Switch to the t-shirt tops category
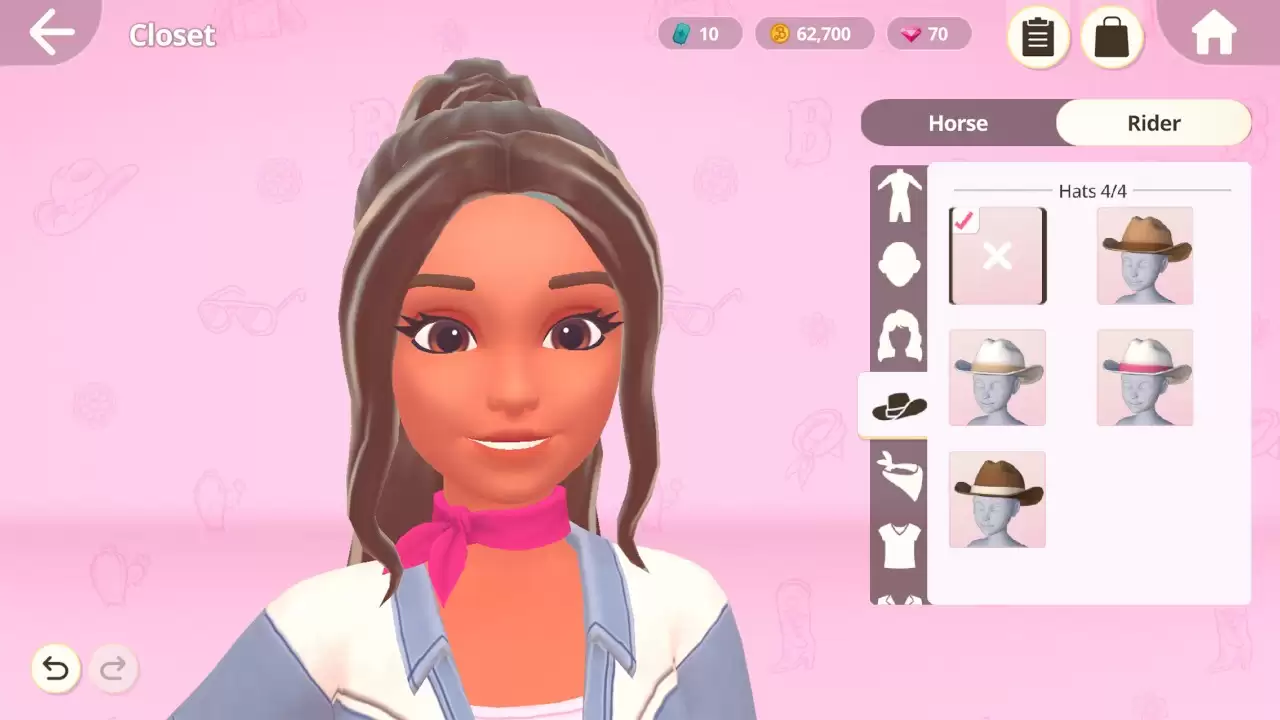The width and height of the screenshot is (1280, 720). [899, 545]
